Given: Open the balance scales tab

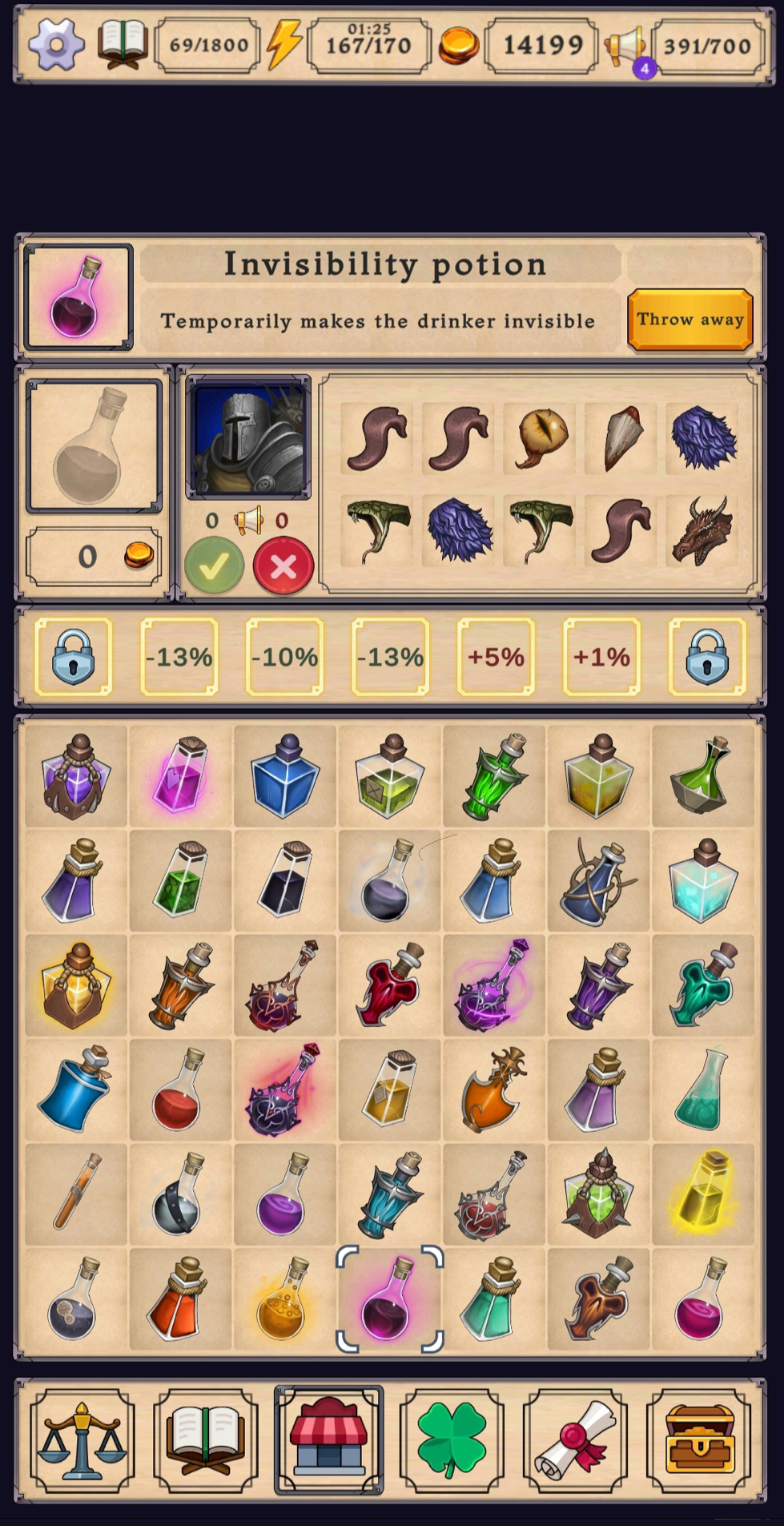Looking at the screenshot, I should 82,1440.
